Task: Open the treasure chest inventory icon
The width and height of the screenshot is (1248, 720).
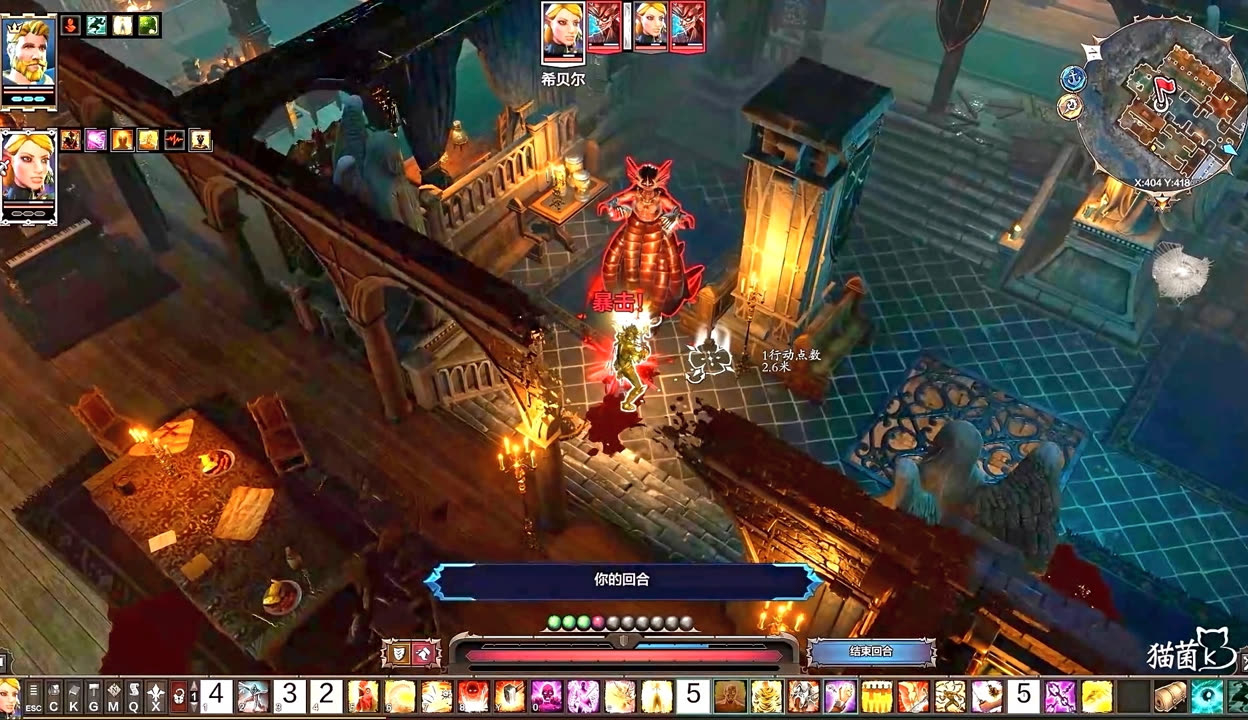Action: point(1169,696)
